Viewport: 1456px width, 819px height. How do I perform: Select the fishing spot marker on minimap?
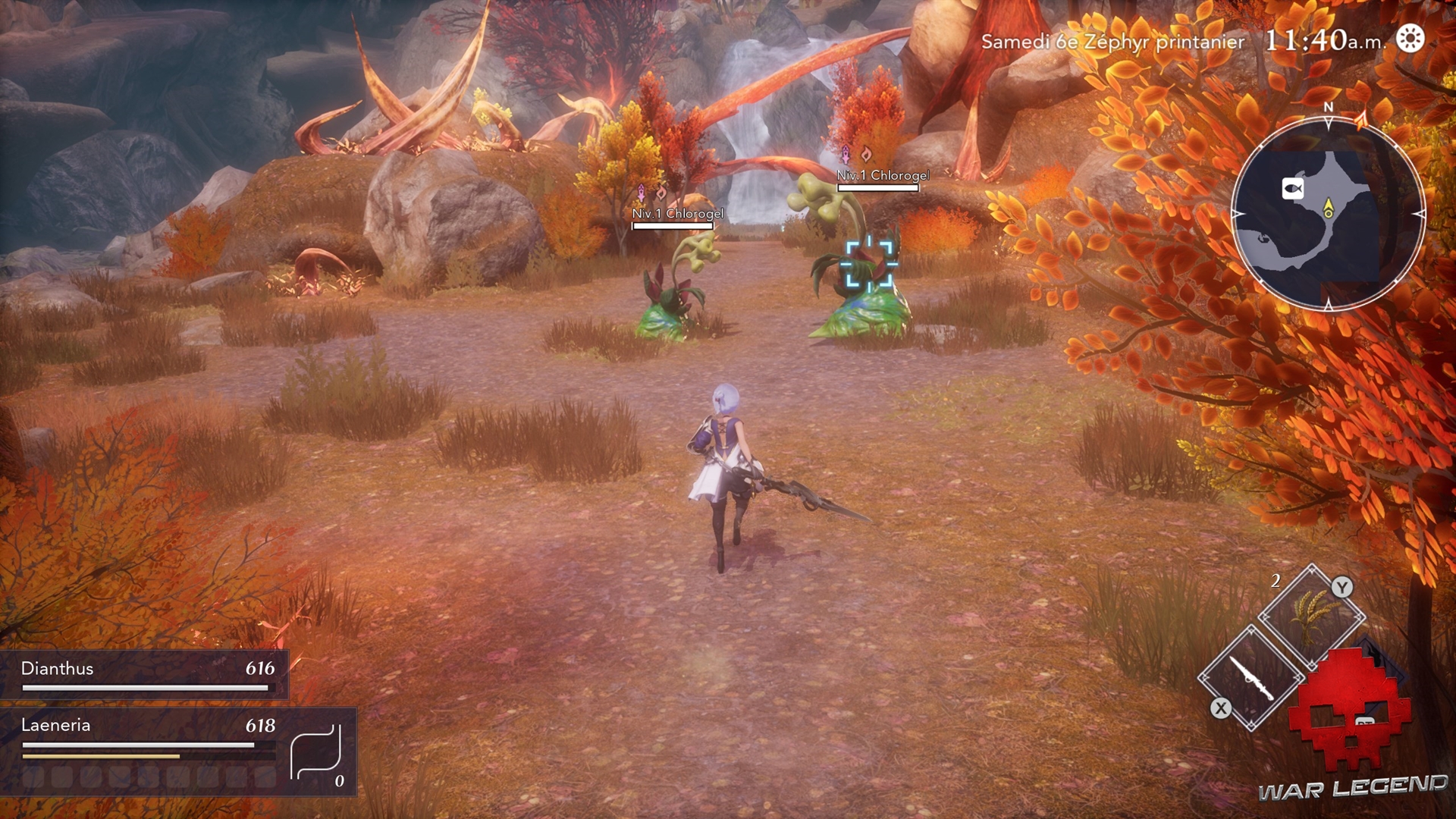point(1293,188)
